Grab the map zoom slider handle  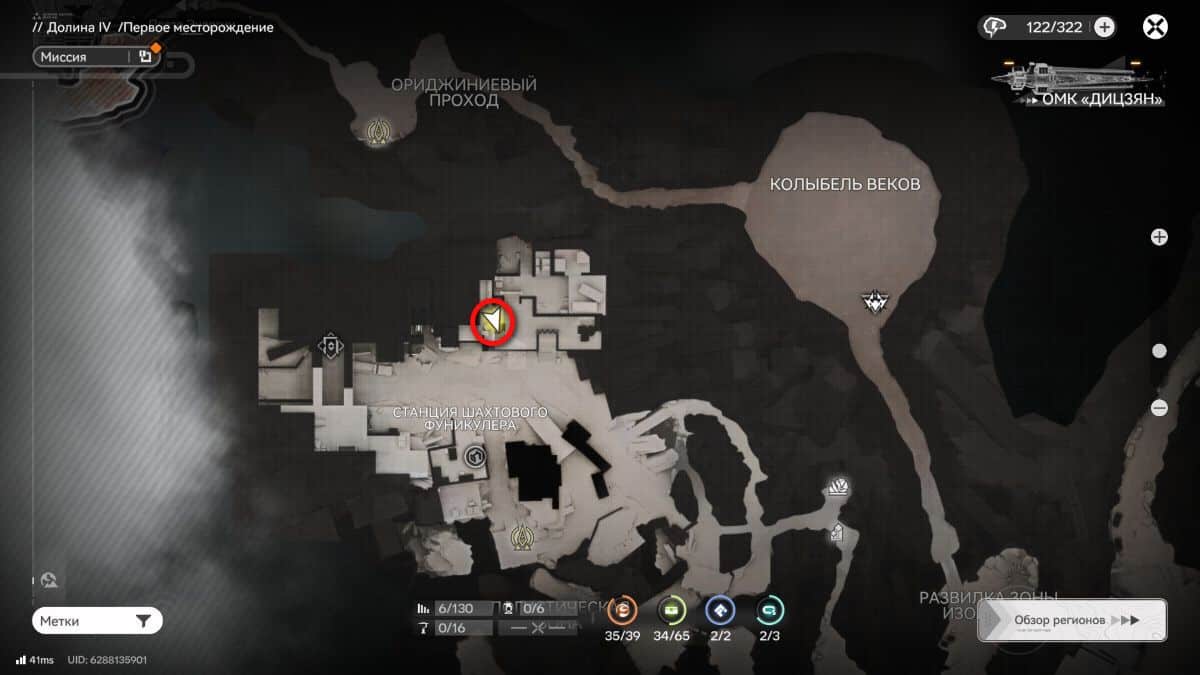pyautogui.click(x=1159, y=351)
